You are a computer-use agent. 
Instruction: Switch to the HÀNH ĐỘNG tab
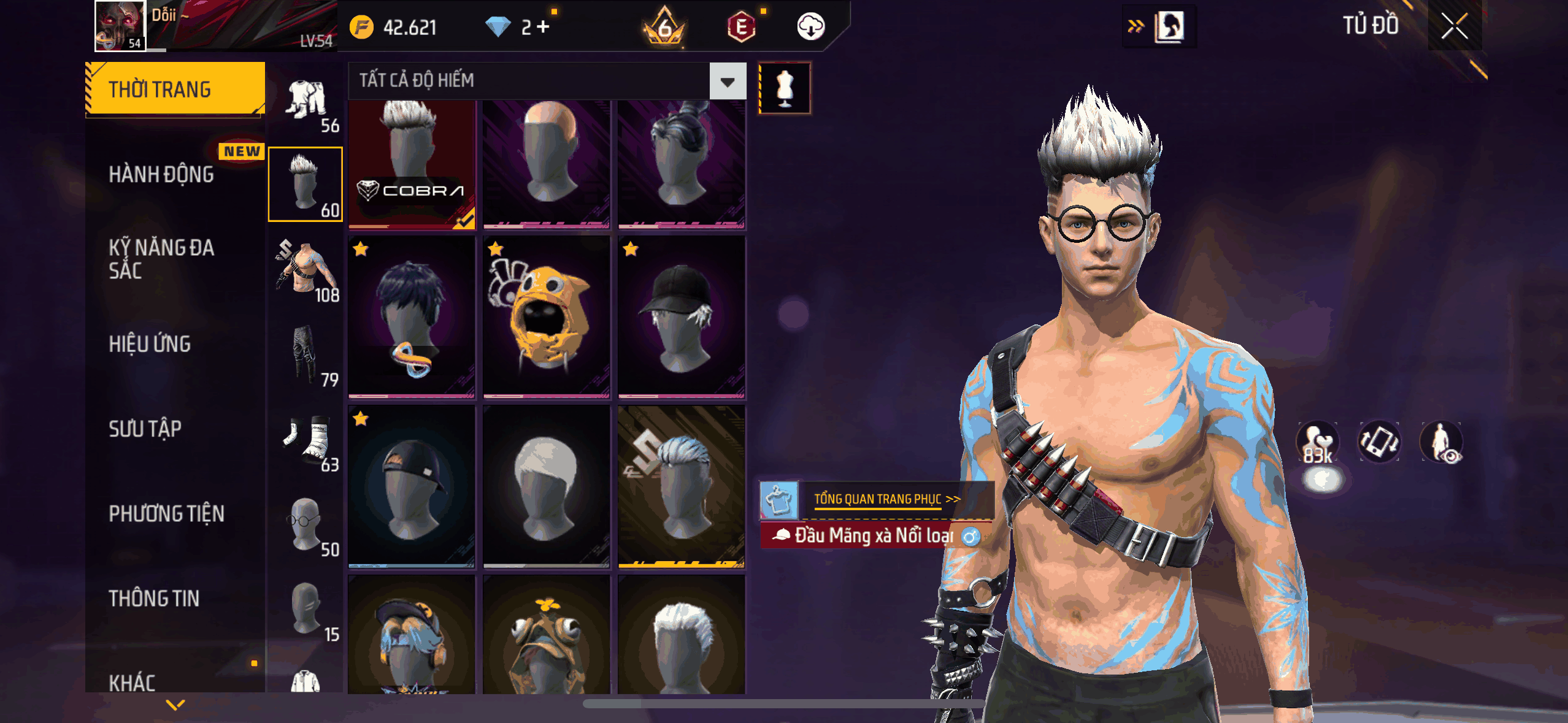(x=161, y=175)
